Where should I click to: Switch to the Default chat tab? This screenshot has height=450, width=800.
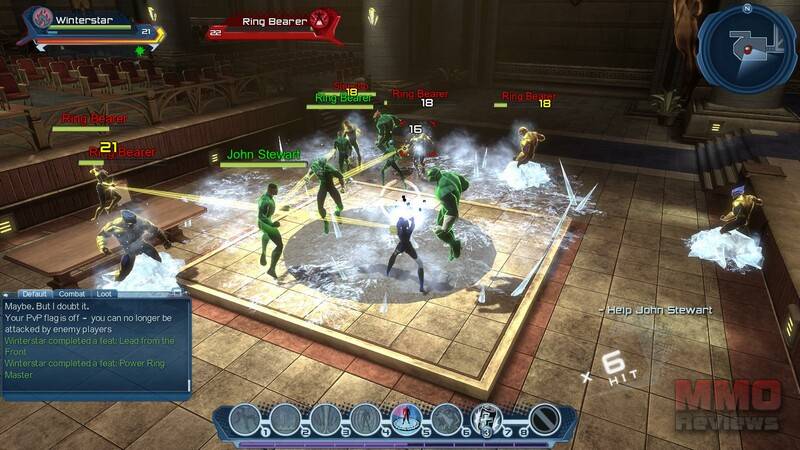click(35, 294)
